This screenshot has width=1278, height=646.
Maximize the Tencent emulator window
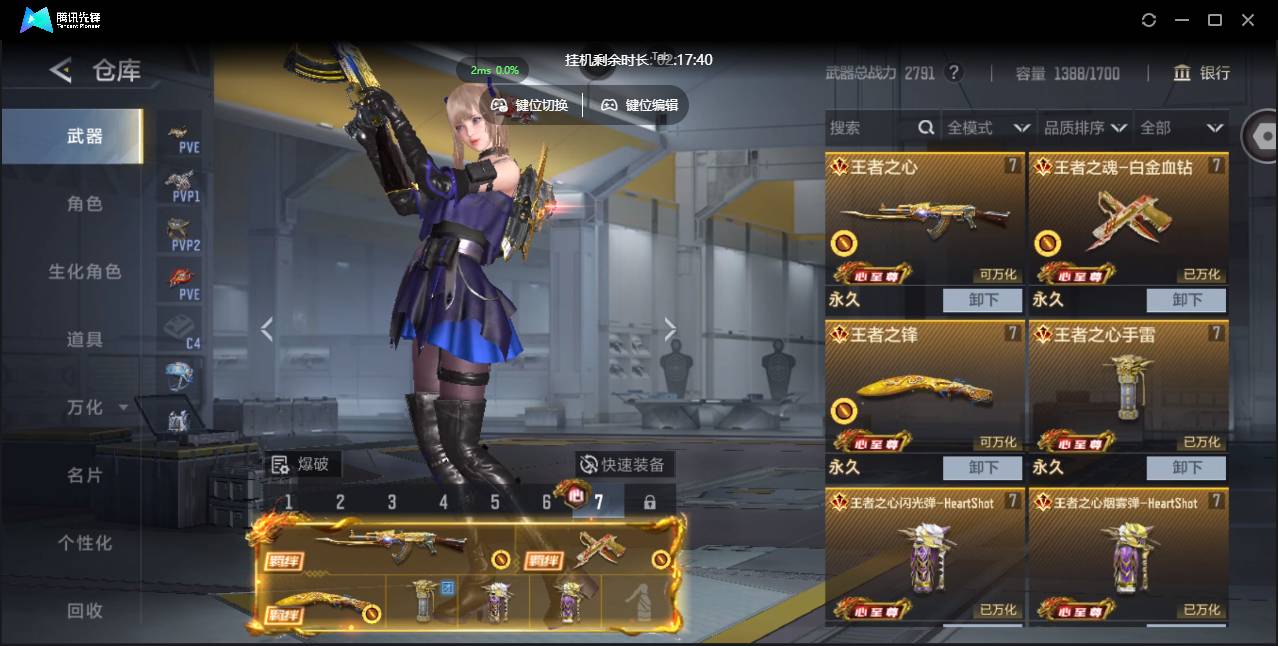pos(1215,20)
